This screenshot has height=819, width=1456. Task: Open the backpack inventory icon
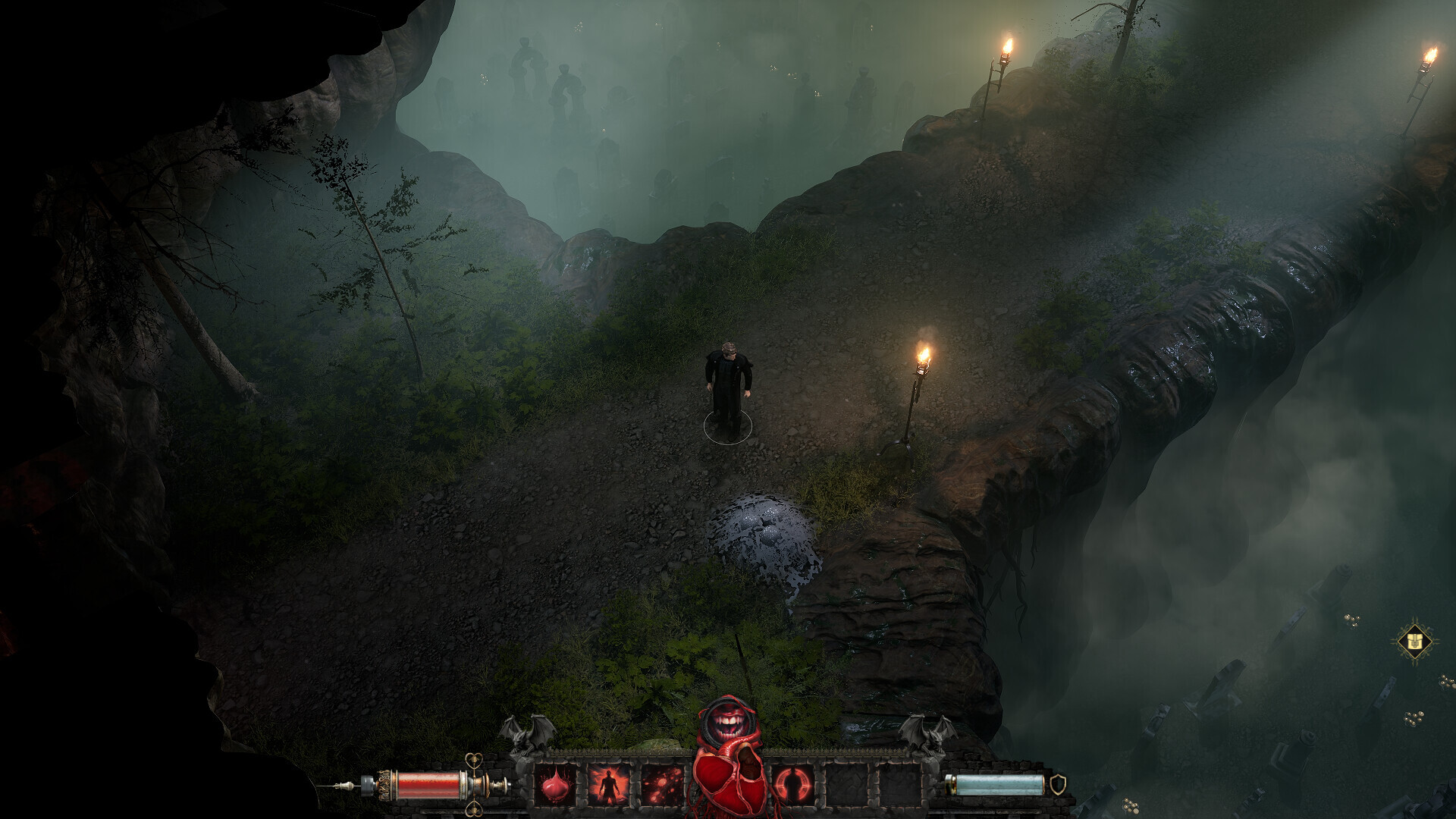click(x=1414, y=642)
